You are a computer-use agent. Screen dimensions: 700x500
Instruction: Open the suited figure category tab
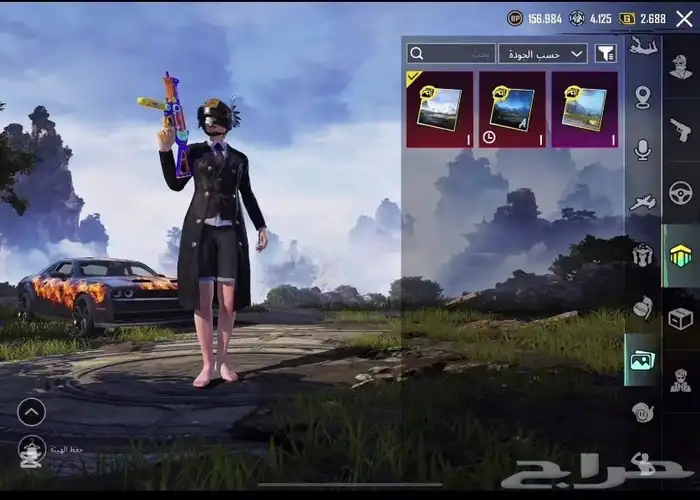[681, 380]
